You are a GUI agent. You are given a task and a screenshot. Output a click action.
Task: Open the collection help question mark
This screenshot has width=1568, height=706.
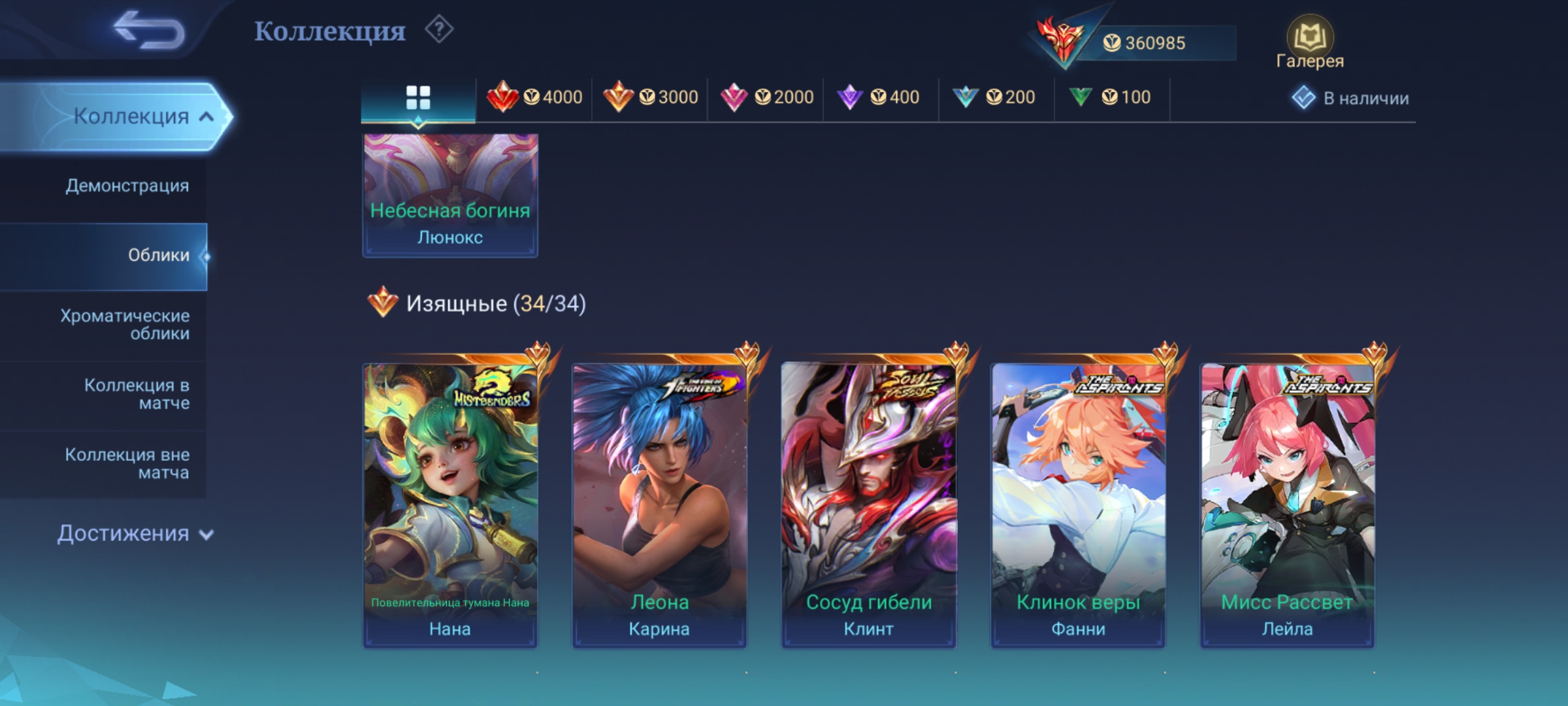pyautogui.click(x=439, y=30)
